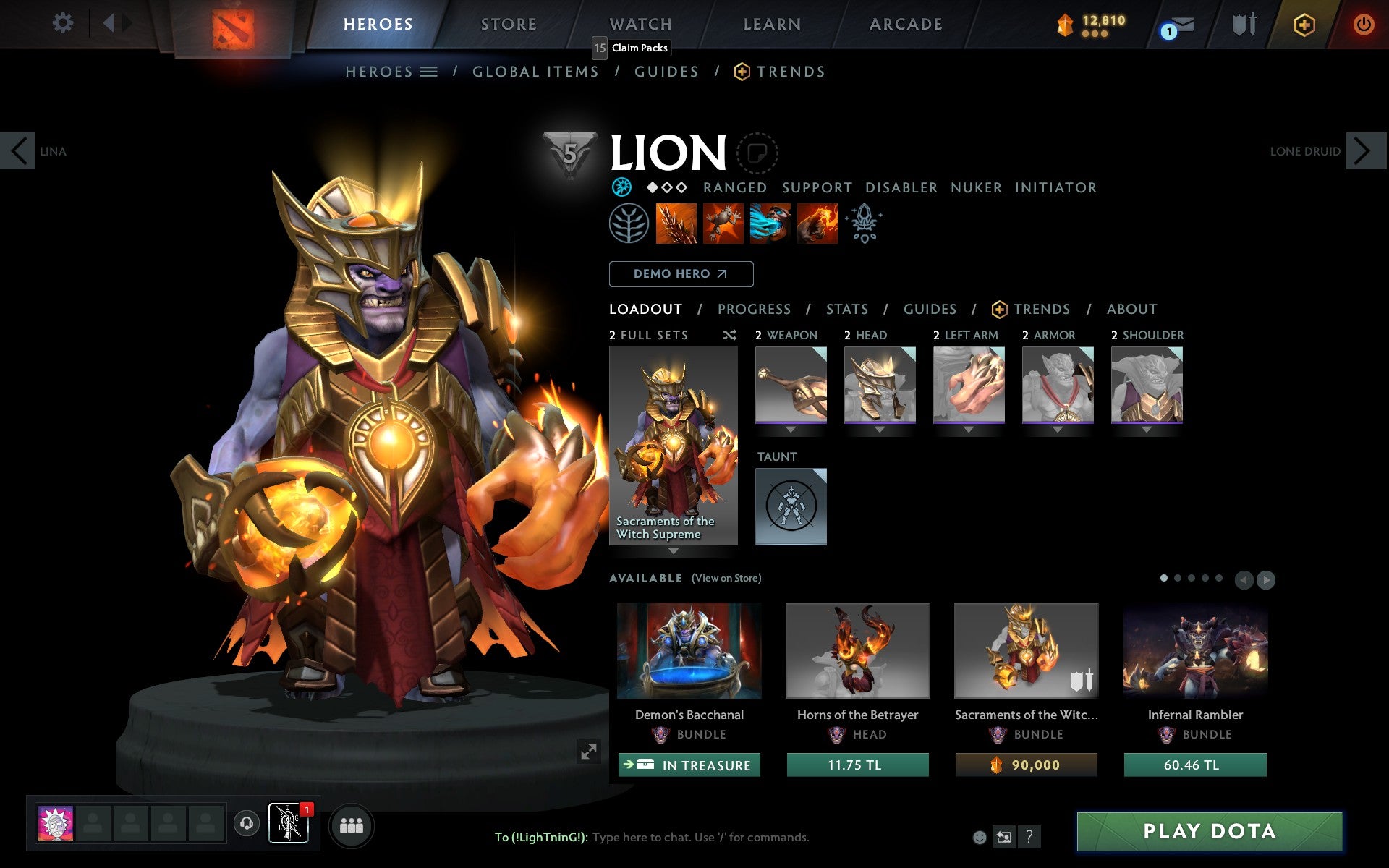The image size is (1389, 868).
Task: Select the Demon's Bacchanal bundle thumbnail
Action: (x=689, y=651)
